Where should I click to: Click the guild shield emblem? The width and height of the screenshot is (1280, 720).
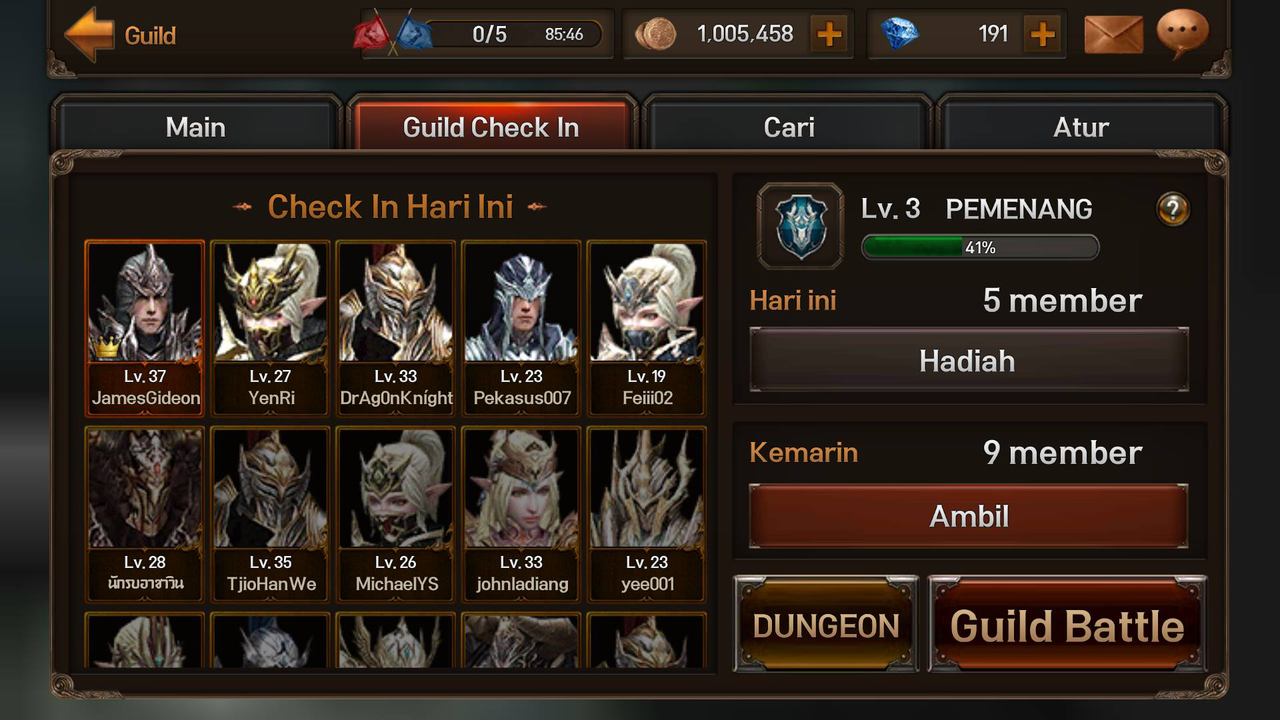tap(800, 225)
